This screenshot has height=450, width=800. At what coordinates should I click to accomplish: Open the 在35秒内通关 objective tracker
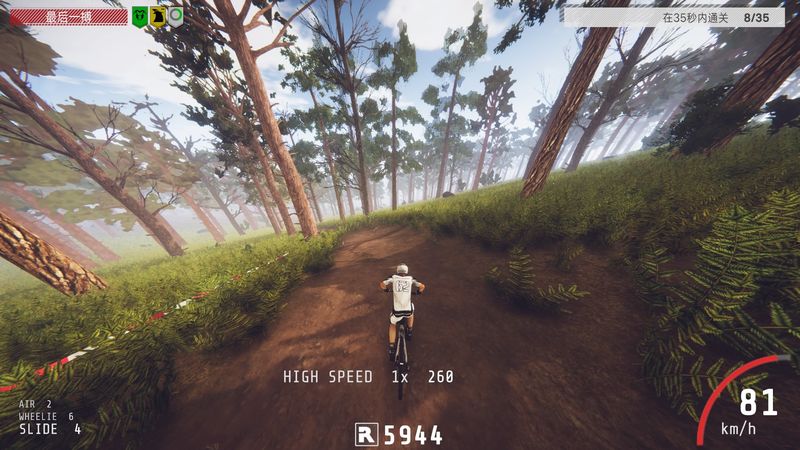click(x=680, y=17)
